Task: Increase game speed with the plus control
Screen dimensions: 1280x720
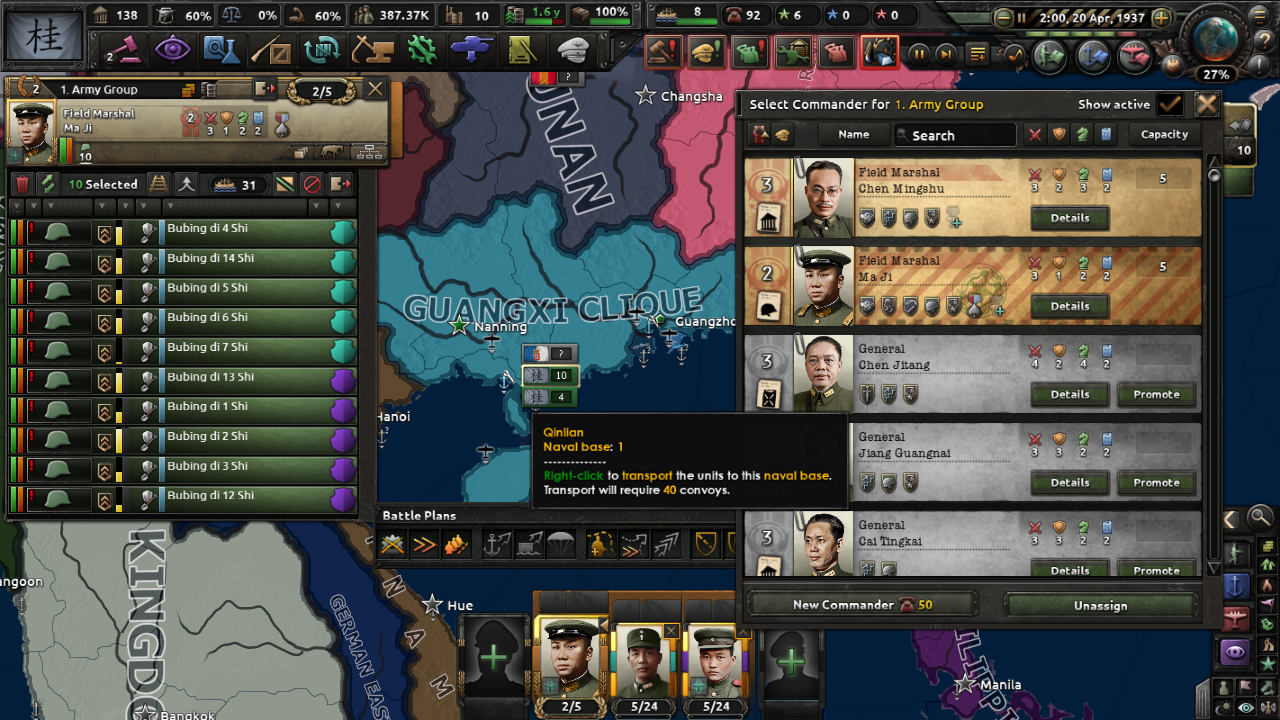Action: pyautogui.click(x=1160, y=17)
